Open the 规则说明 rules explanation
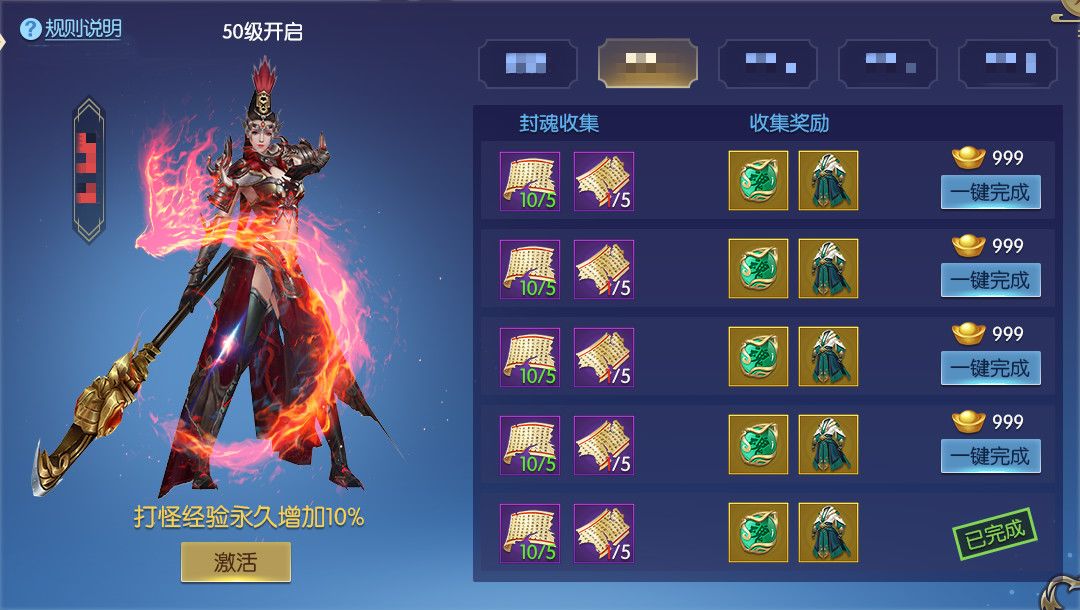The height and width of the screenshot is (610, 1080). (x=72, y=29)
